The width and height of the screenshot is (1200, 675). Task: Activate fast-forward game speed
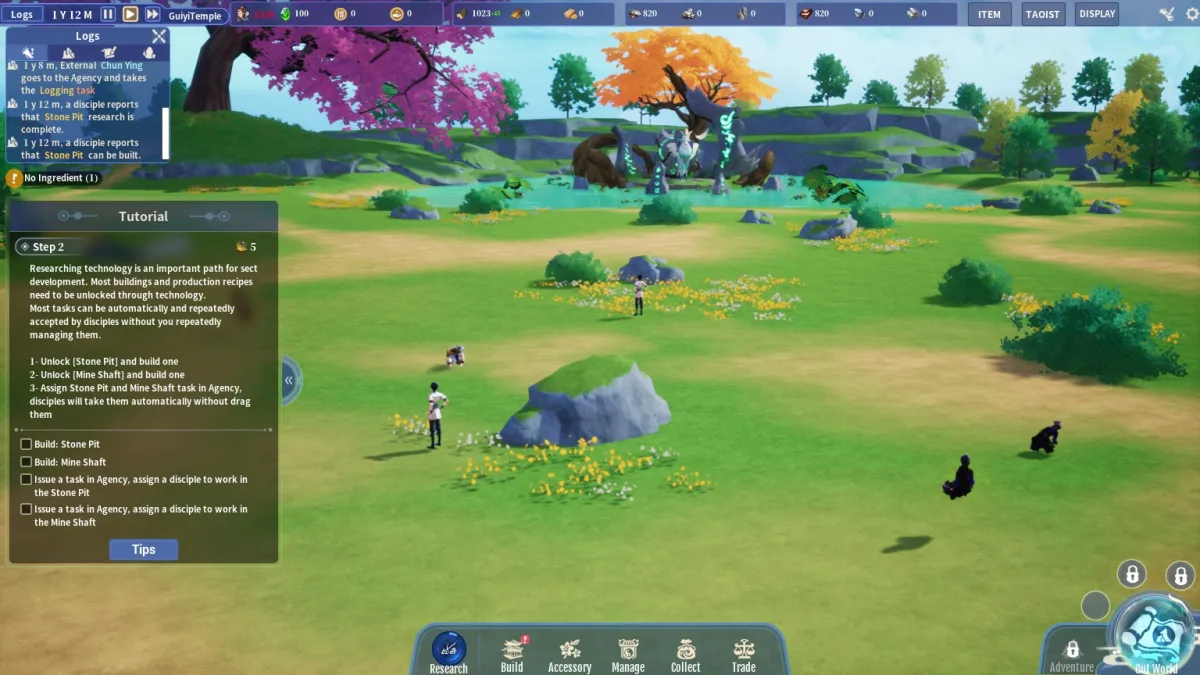[152, 14]
